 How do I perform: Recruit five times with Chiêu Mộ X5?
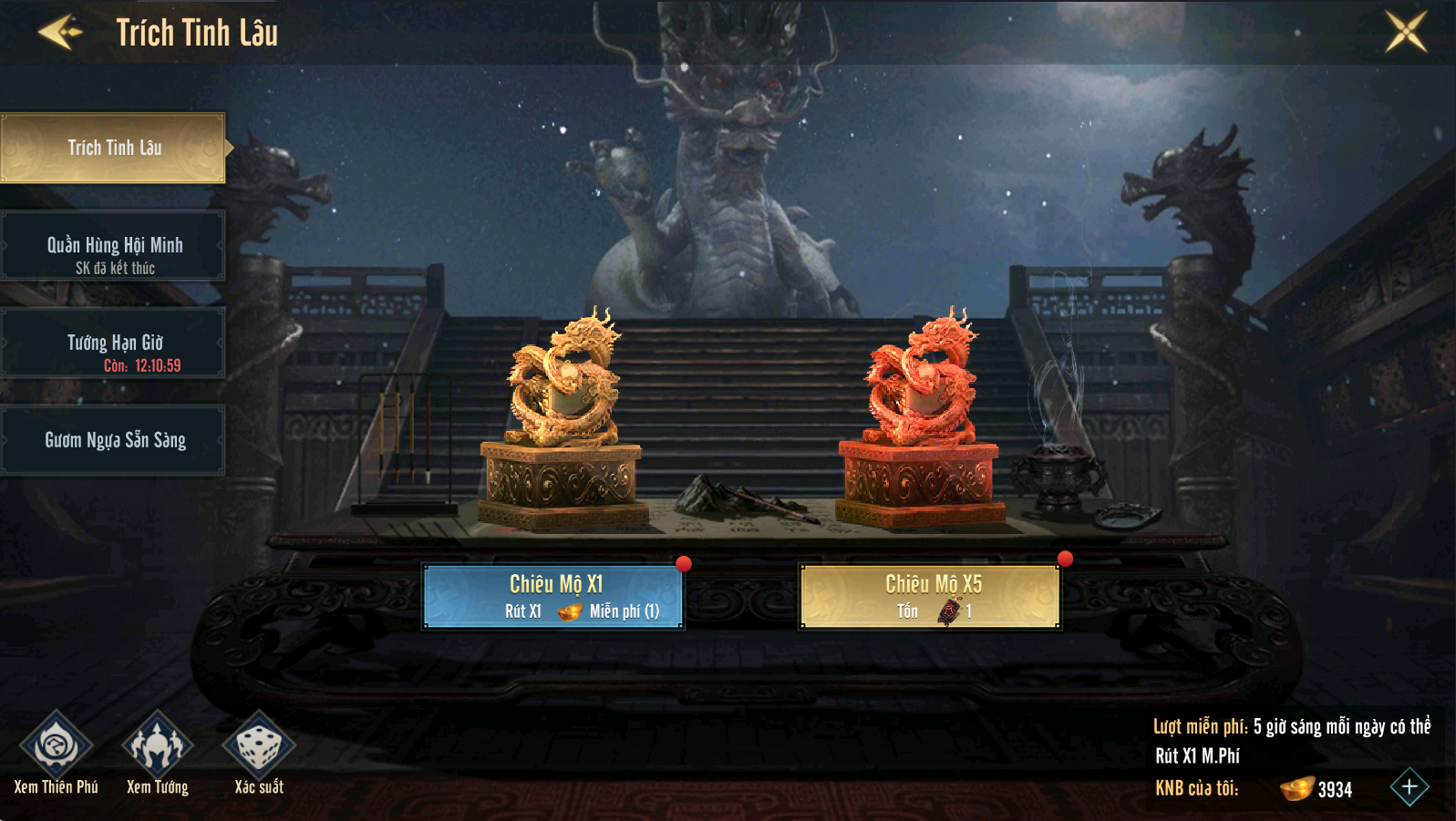click(x=930, y=597)
